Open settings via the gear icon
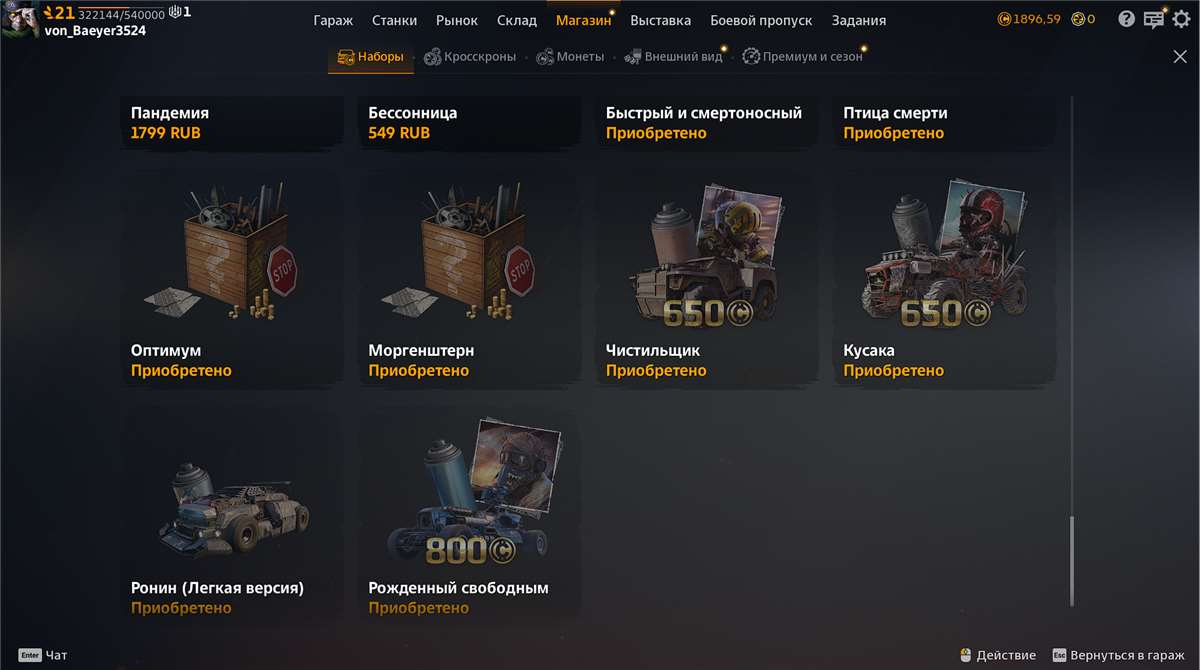 tap(1181, 19)
